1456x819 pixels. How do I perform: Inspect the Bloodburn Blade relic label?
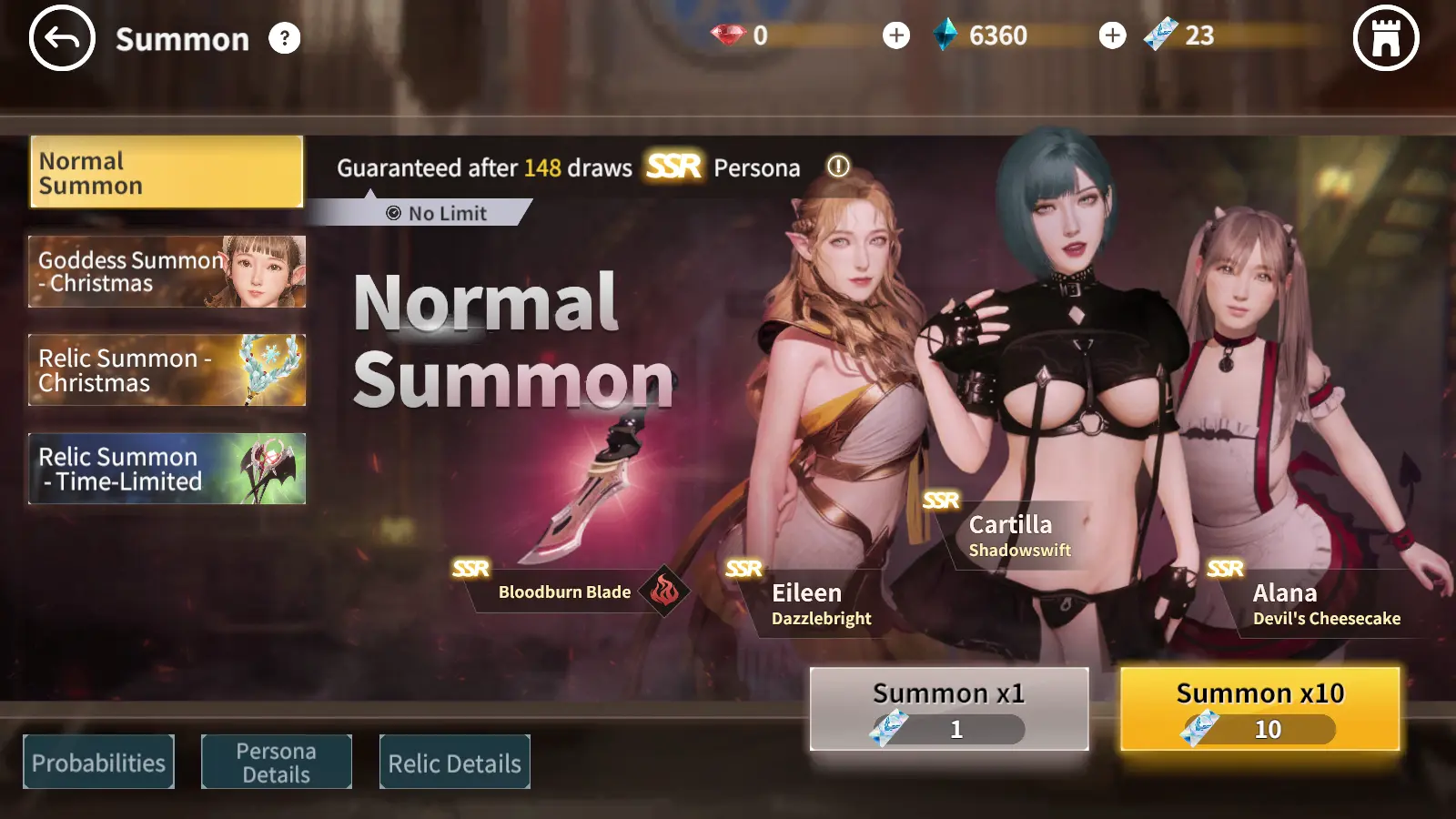564,591
